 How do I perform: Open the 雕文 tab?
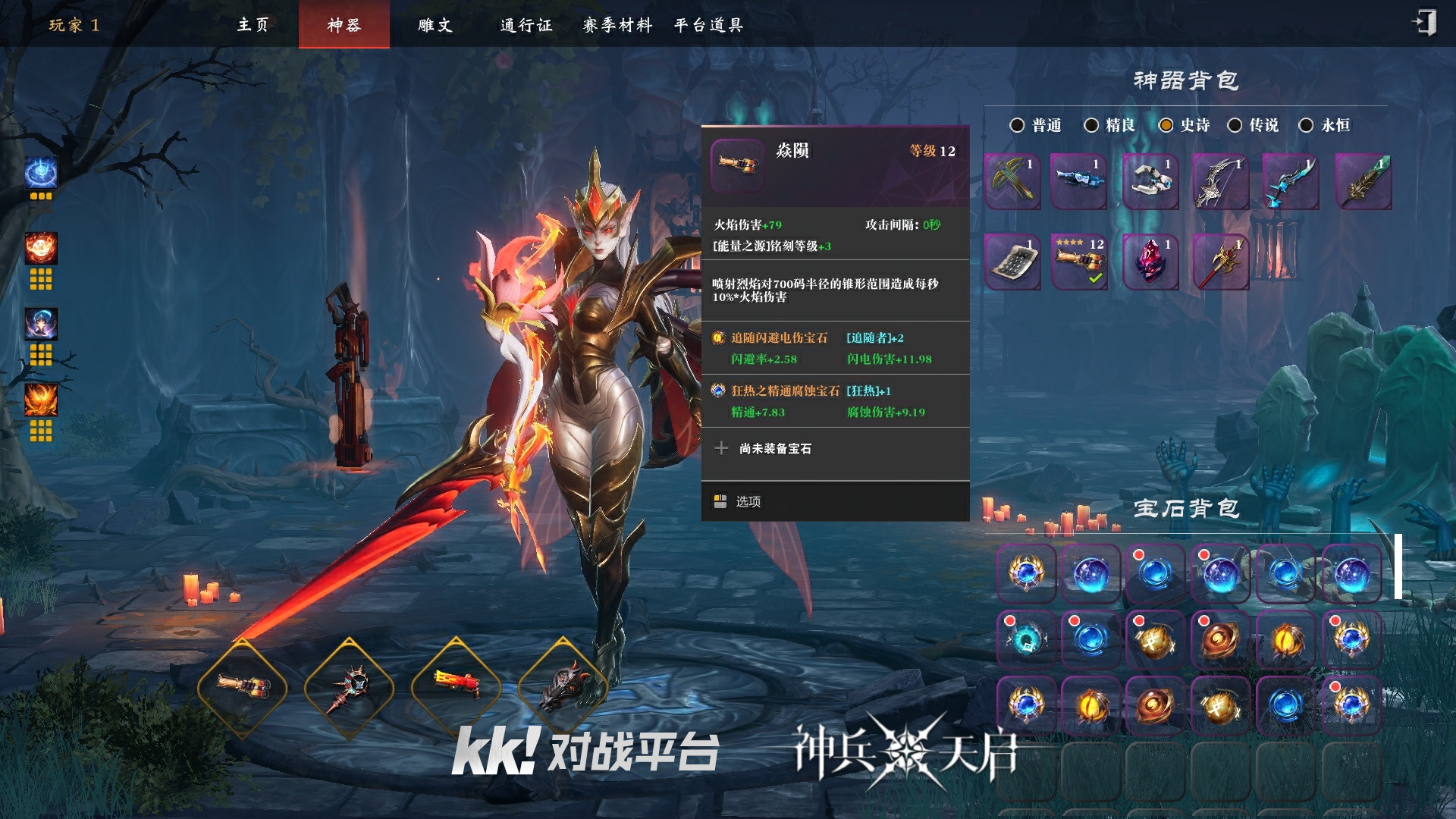click(435, 25)
